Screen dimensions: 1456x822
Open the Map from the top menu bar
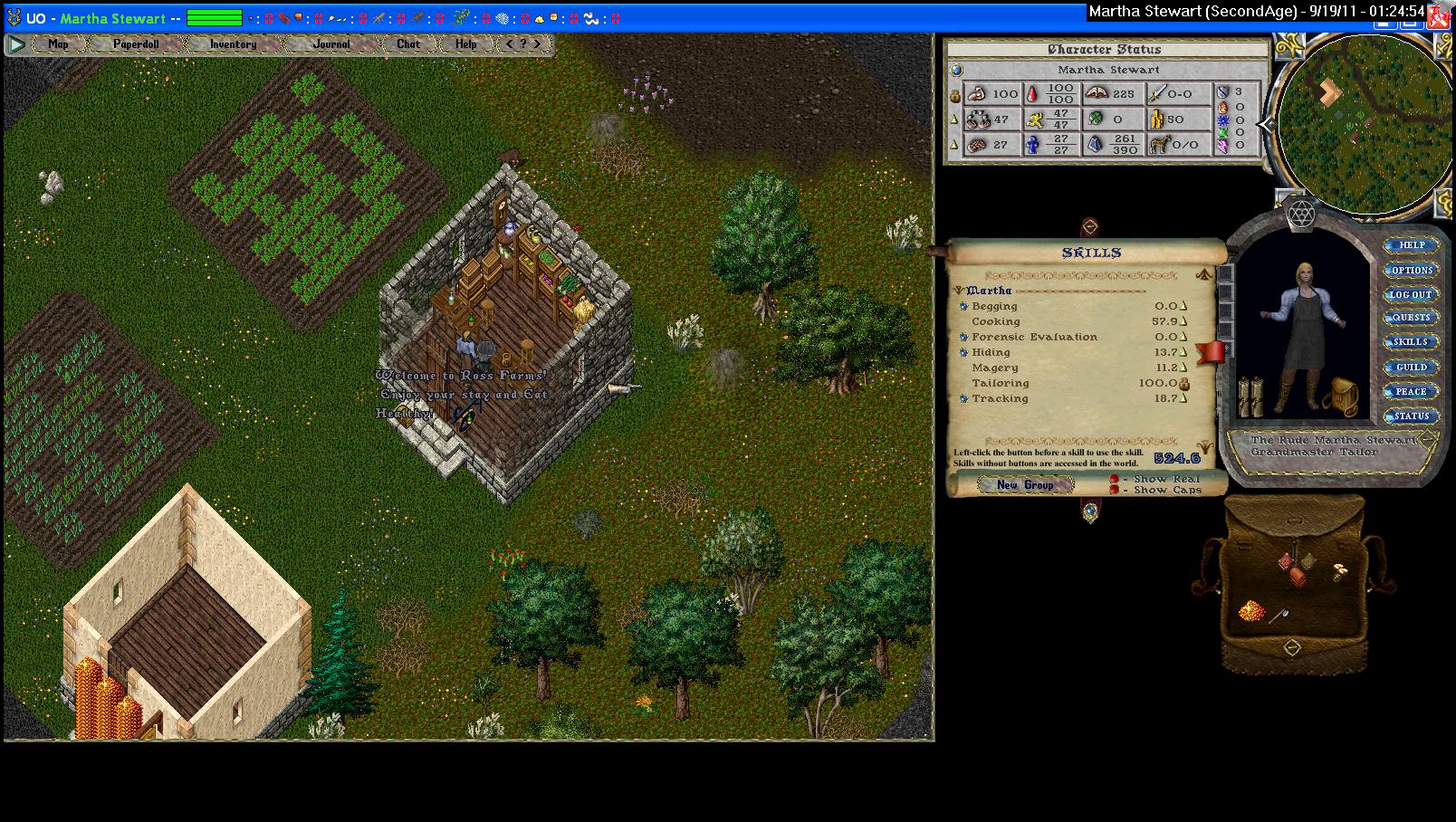[58, 43]
